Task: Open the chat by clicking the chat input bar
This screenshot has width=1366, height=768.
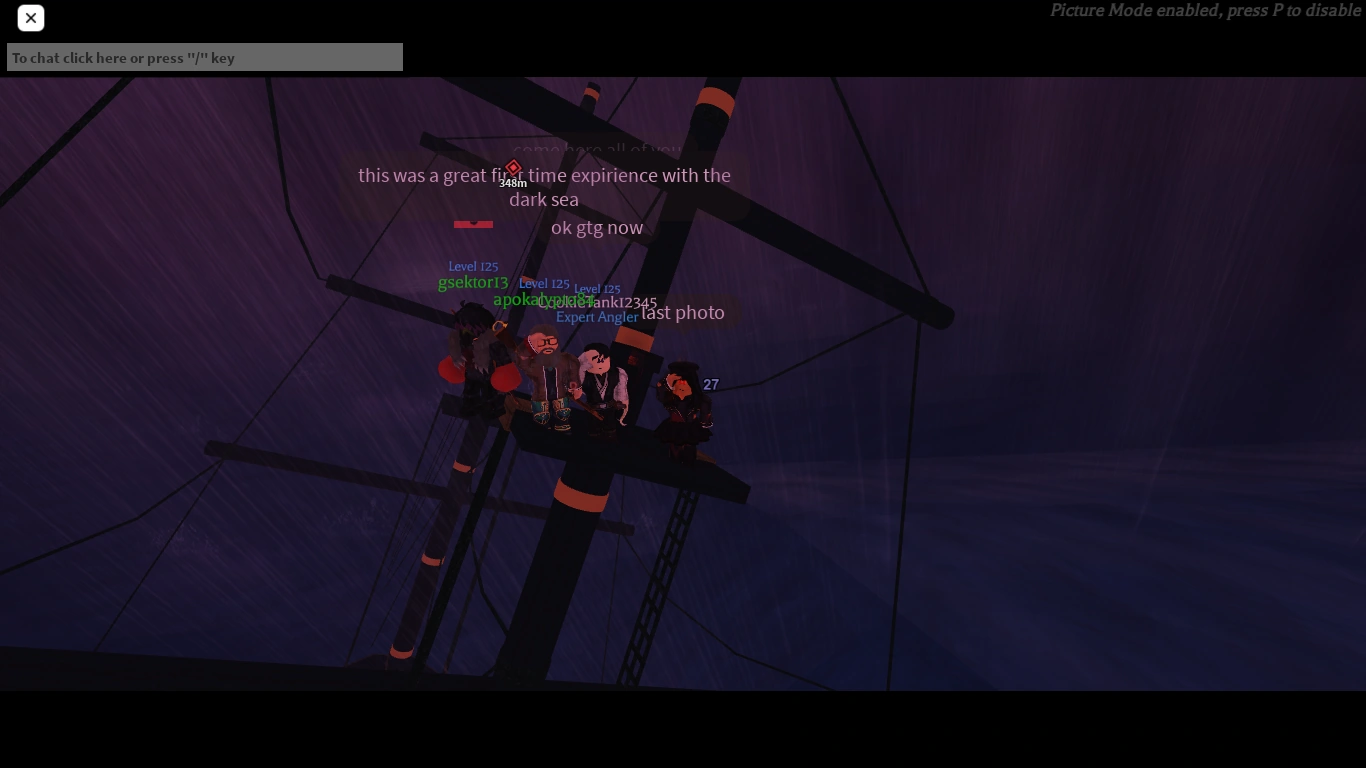Action: point(204,57)
